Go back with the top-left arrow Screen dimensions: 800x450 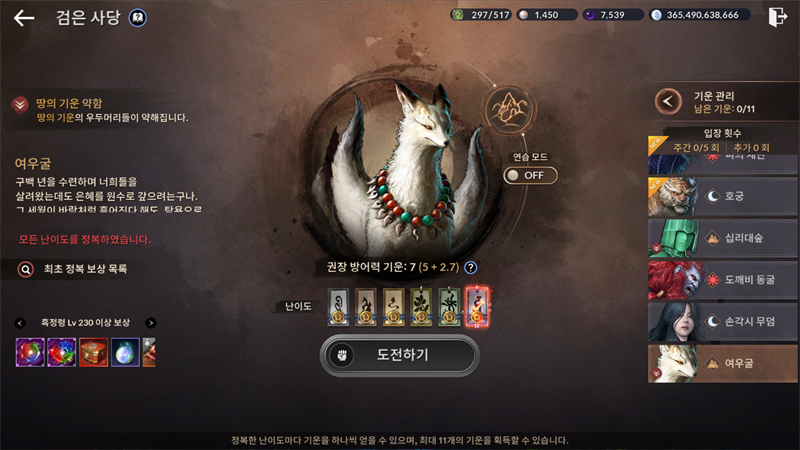pyautogui.click(x=24, y=18)
